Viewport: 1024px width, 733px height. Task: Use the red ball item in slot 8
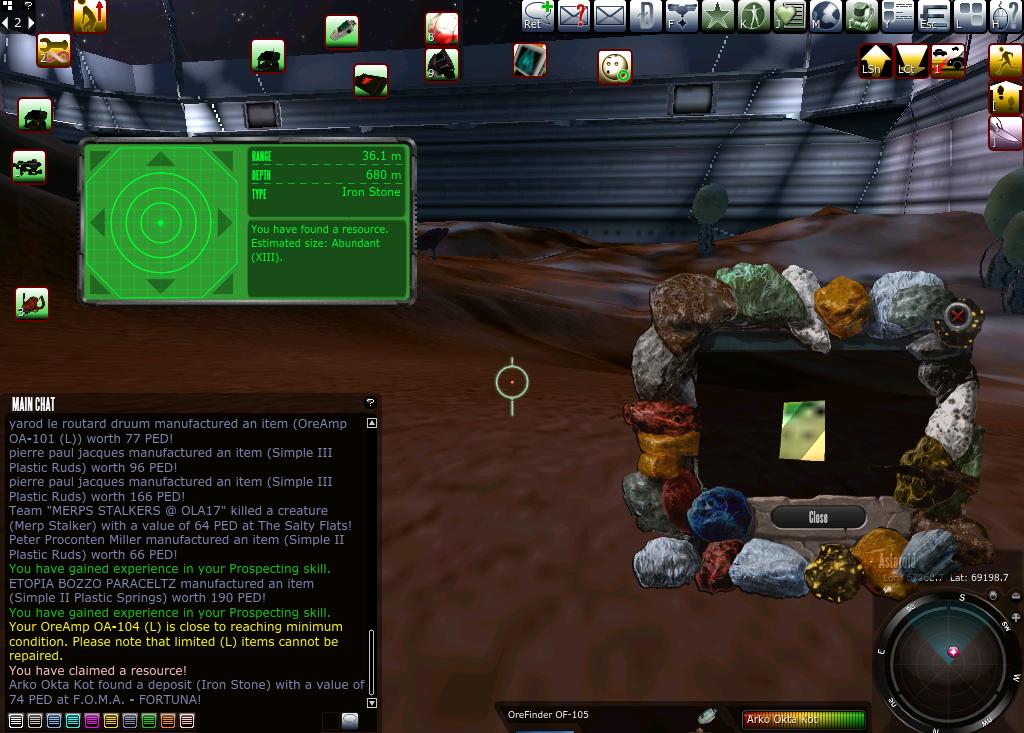[442, 27]
